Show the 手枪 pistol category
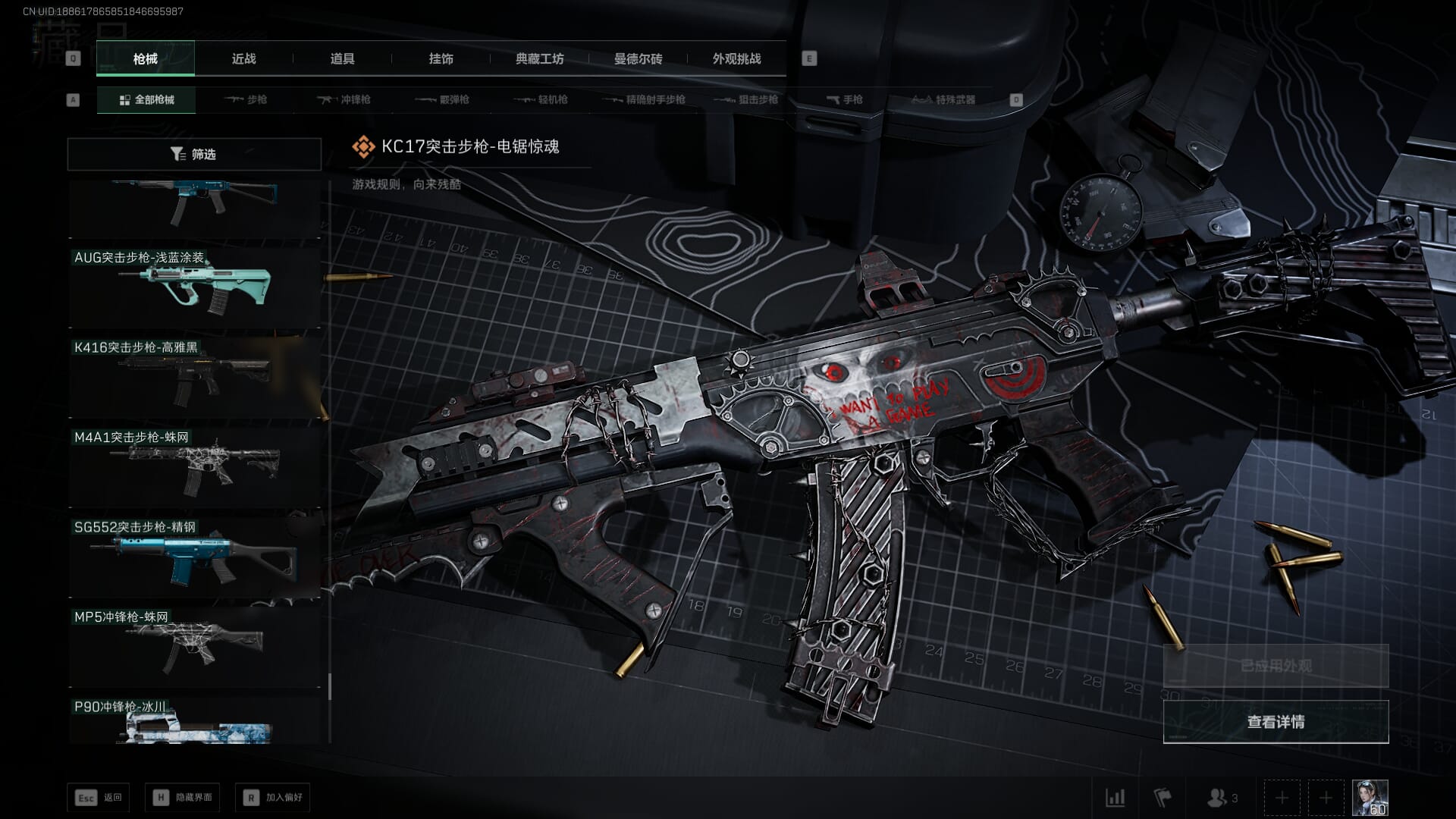Image resolution: width=1456 pixels, height=819 pixels. coord(845,100)
